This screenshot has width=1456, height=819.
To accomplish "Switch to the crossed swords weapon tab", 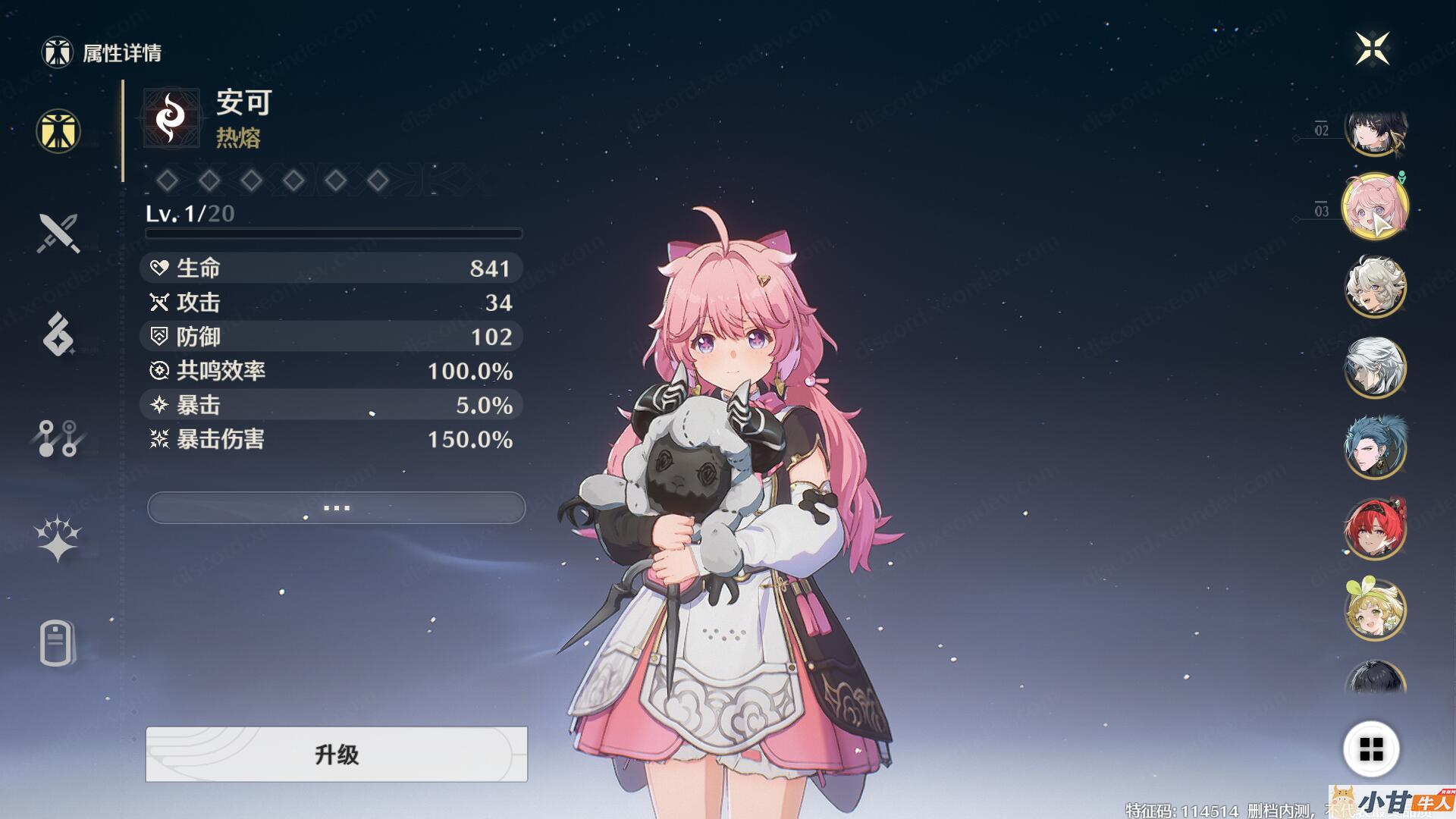I will pos(58,233).
